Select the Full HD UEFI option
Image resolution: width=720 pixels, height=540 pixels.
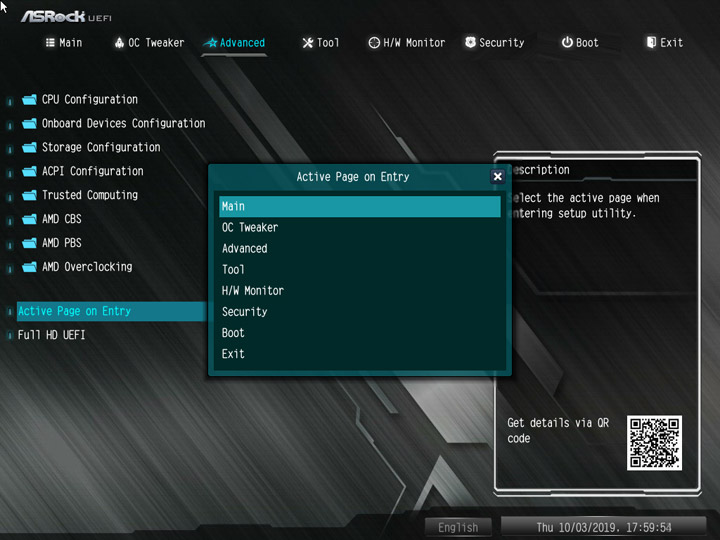[x=52, y=335]
